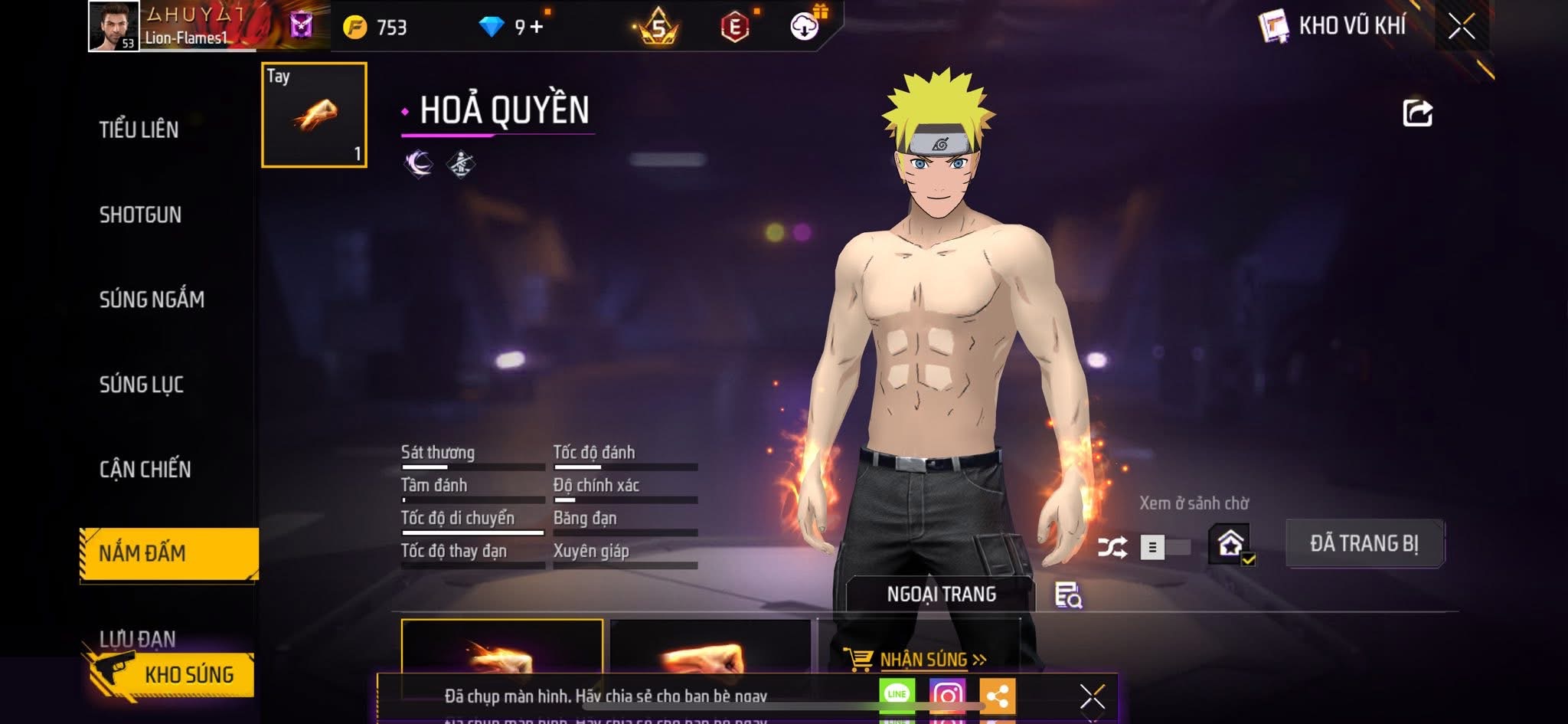Choose the Súng Lục category
This screenshot has width=1568, height=724.
click(x=142, y=384)
